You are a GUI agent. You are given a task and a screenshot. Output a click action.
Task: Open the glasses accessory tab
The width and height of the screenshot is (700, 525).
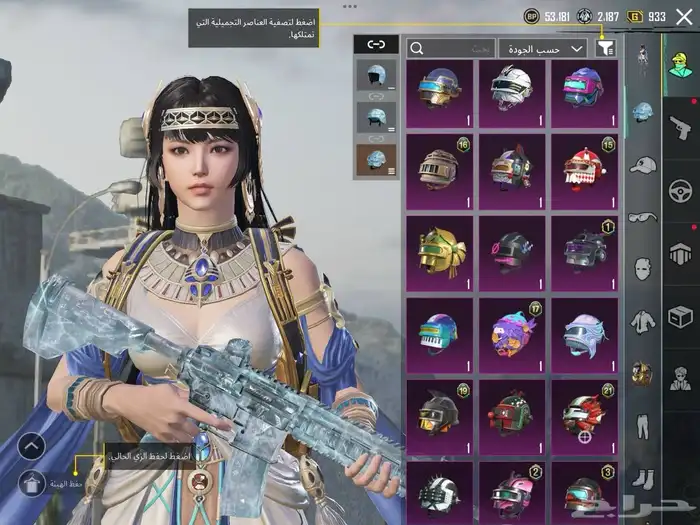[x=642, y=216]
